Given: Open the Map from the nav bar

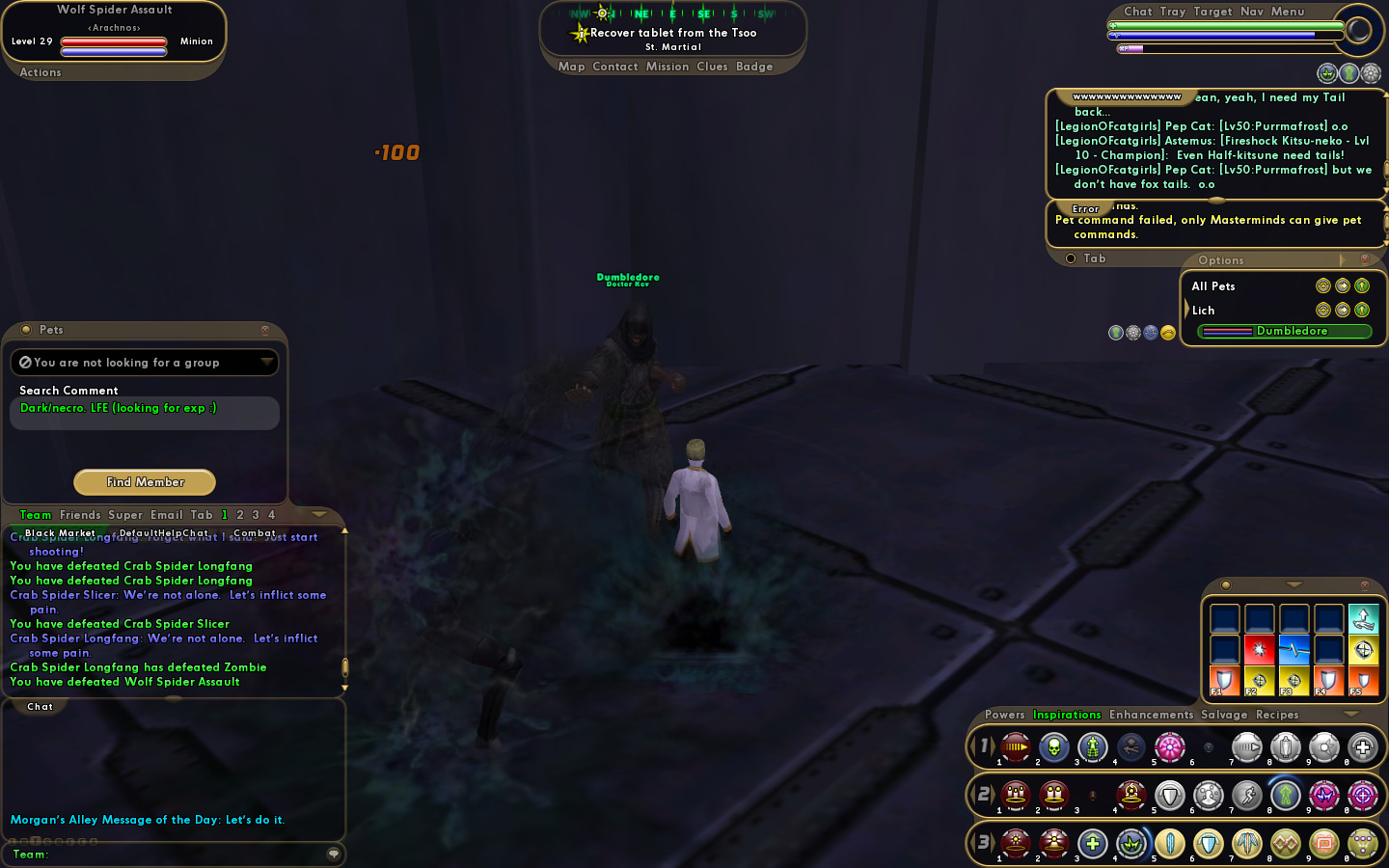Looking at the screenshot, I should (x=571, y=67).
